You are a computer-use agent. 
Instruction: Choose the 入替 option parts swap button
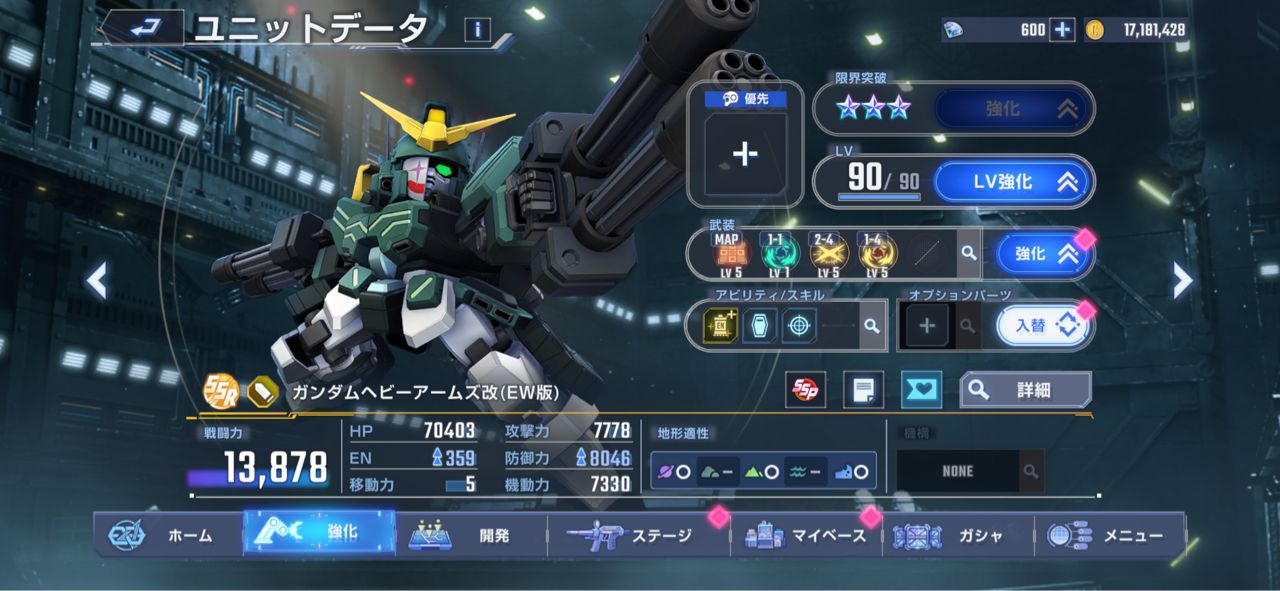point(1042,326)
